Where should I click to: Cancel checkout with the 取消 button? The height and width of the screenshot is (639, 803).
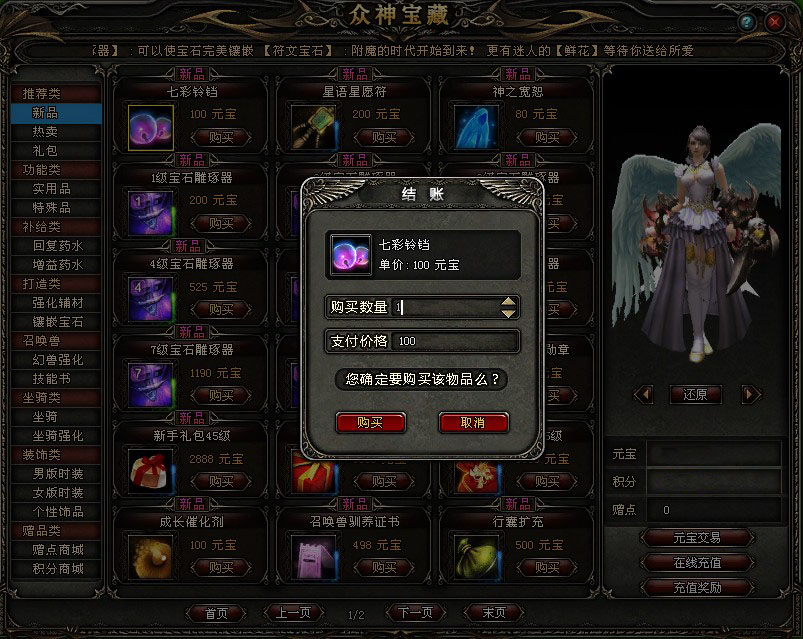click(473, 423)
